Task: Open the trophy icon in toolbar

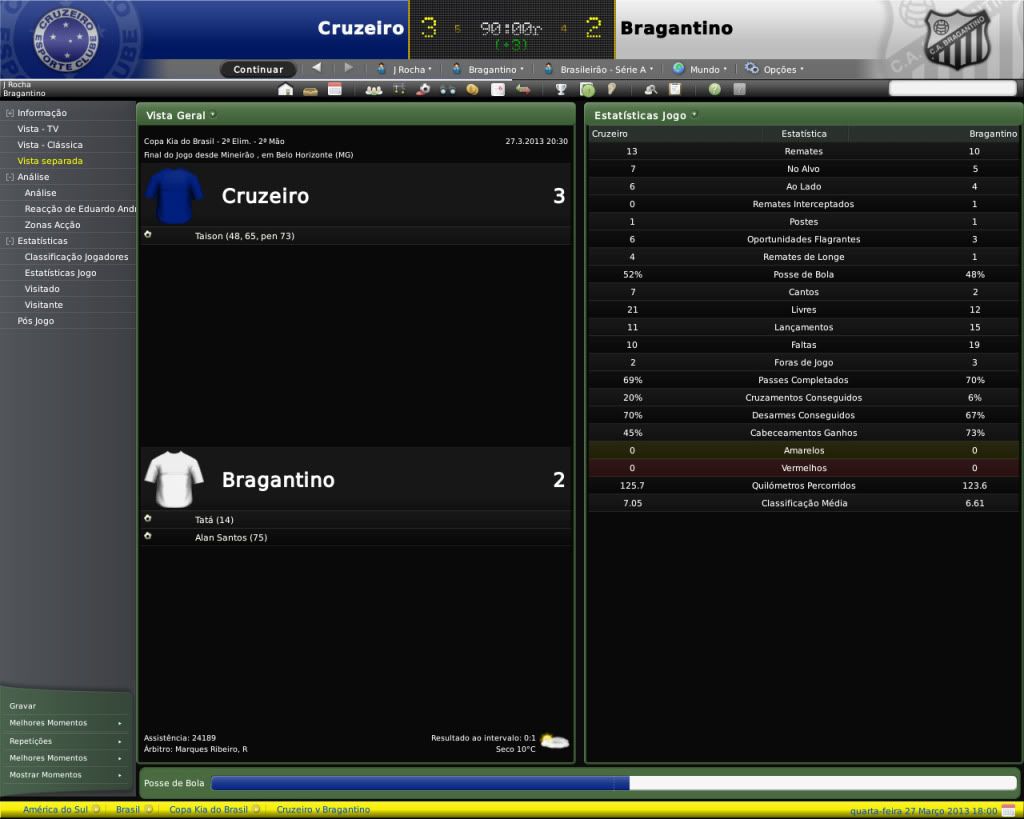Action: (561, 89)
